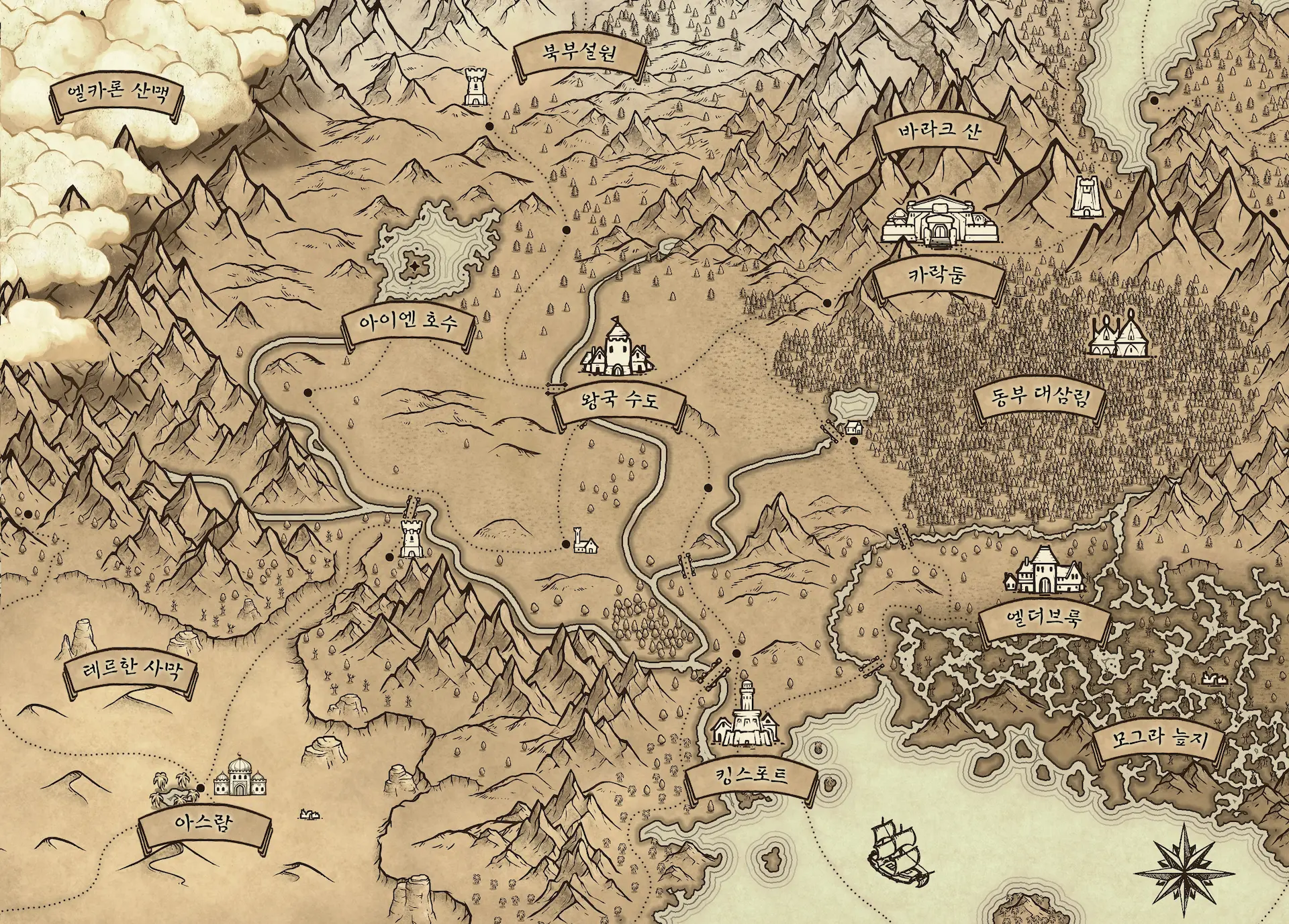Select the 엘카론 산맥 map label

pyautogui.click(x=117, y=97)
